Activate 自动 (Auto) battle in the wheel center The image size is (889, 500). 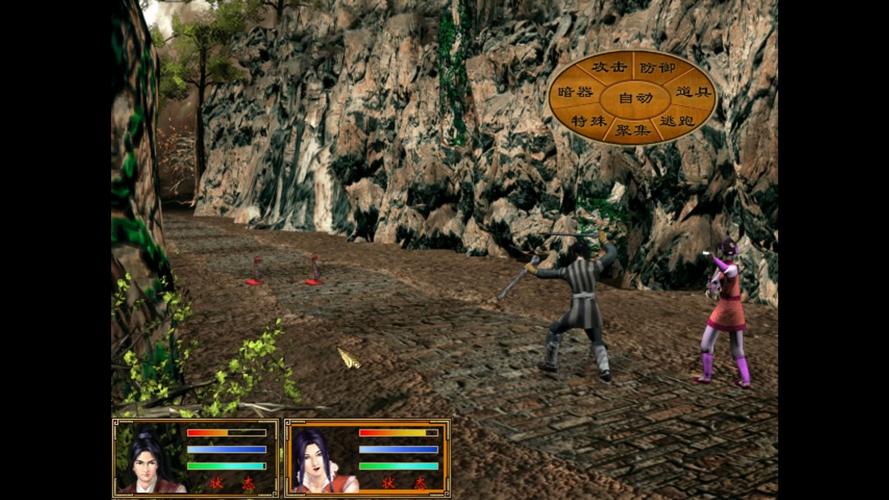coord(634,98)
